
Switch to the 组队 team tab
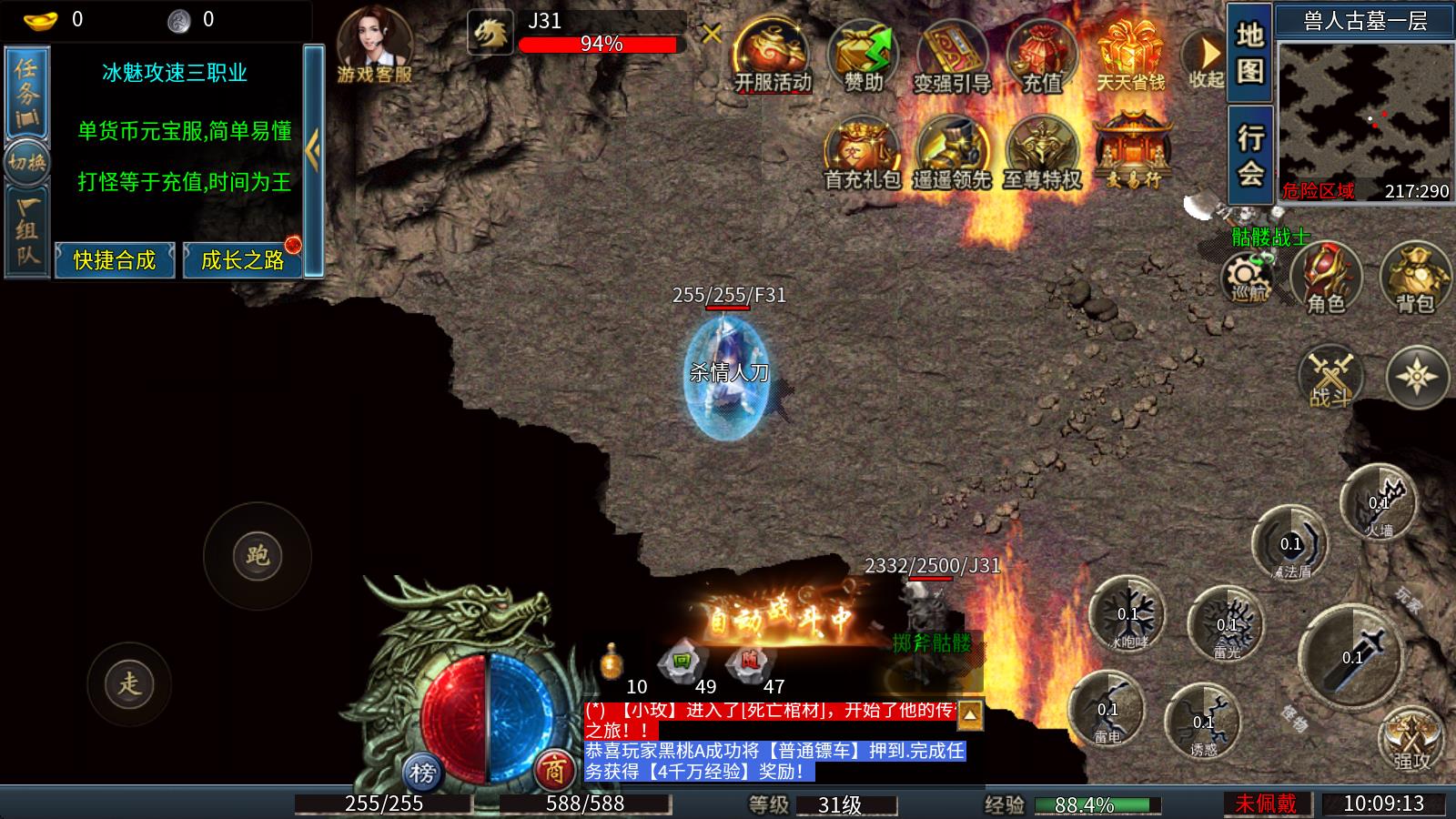pos(27,231)
